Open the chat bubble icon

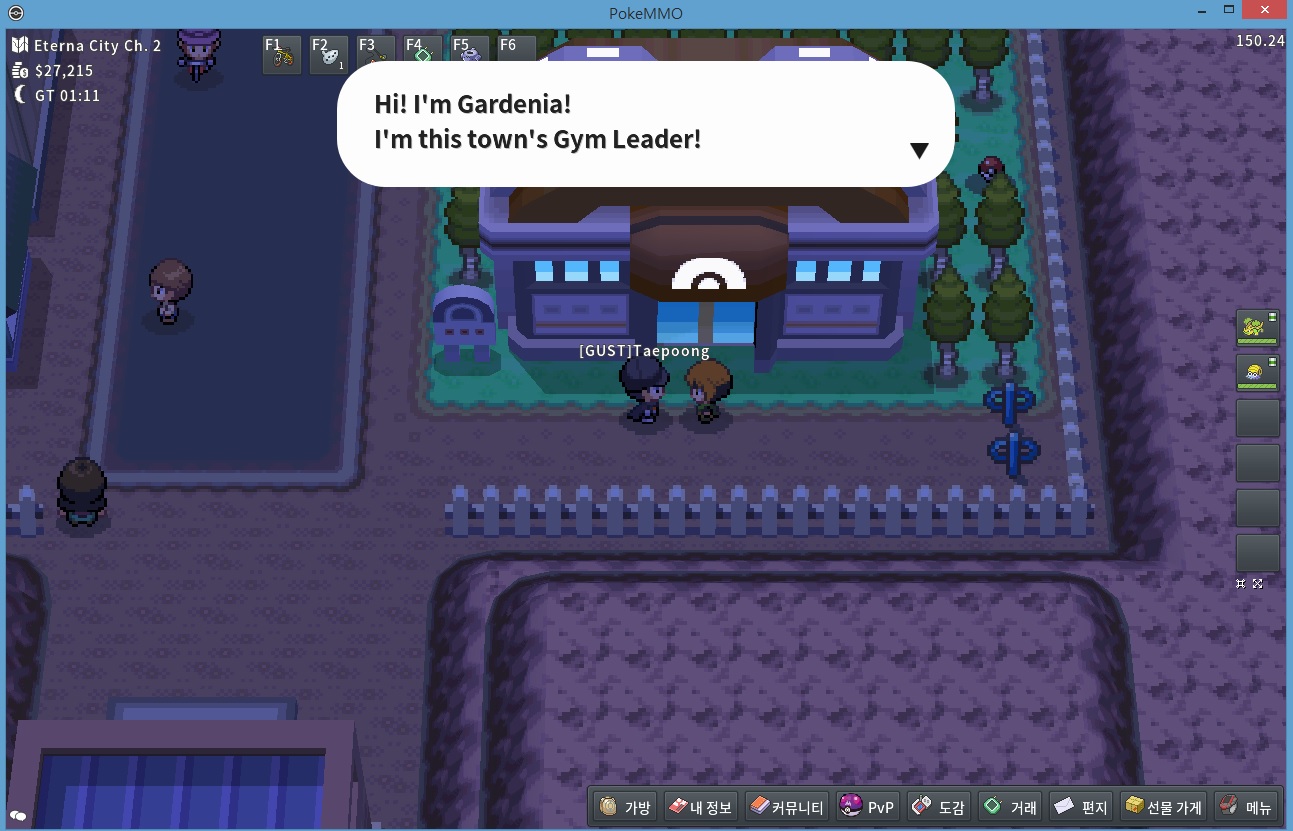click(x=17, y=815)
